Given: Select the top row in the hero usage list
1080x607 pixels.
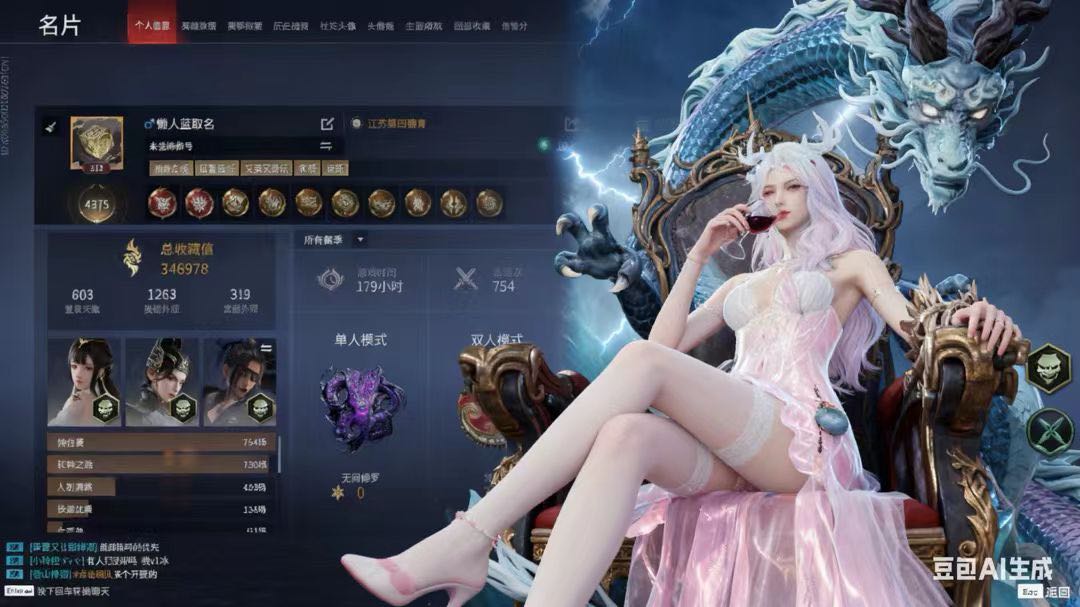Looking at the screenshot, I should pos(160,442).
